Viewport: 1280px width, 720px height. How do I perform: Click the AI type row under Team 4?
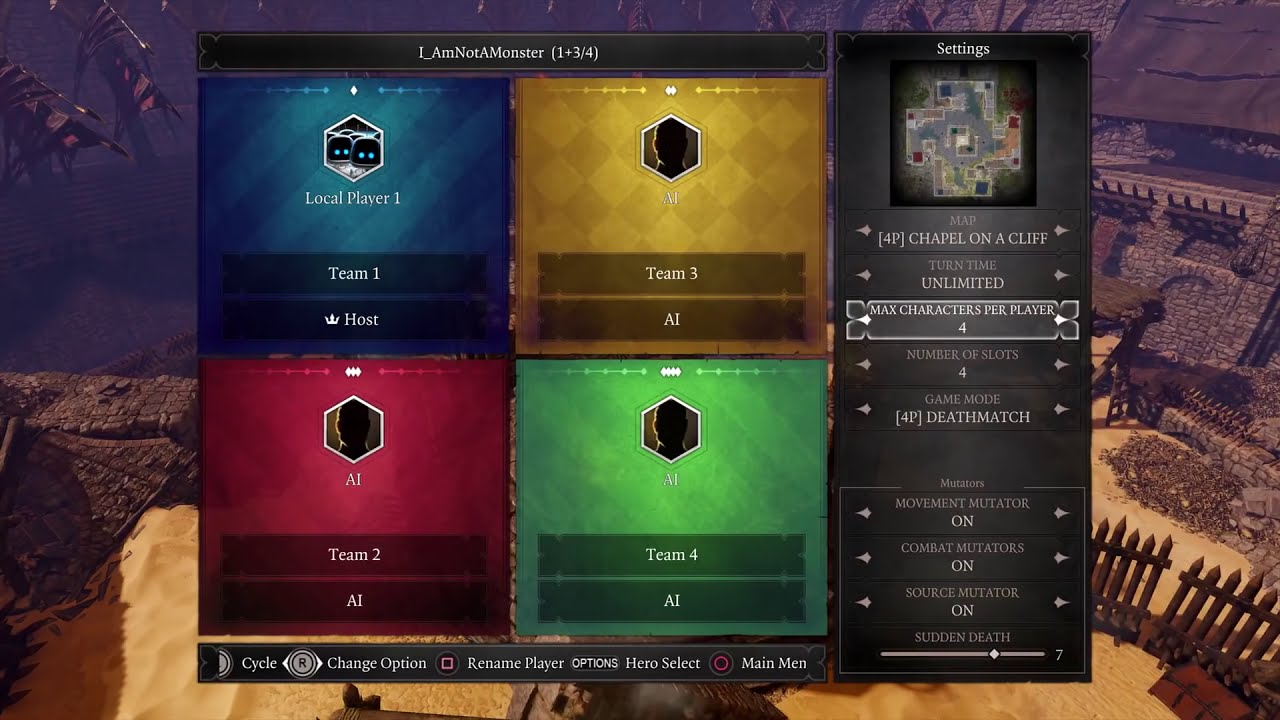[x=671, y=600]
